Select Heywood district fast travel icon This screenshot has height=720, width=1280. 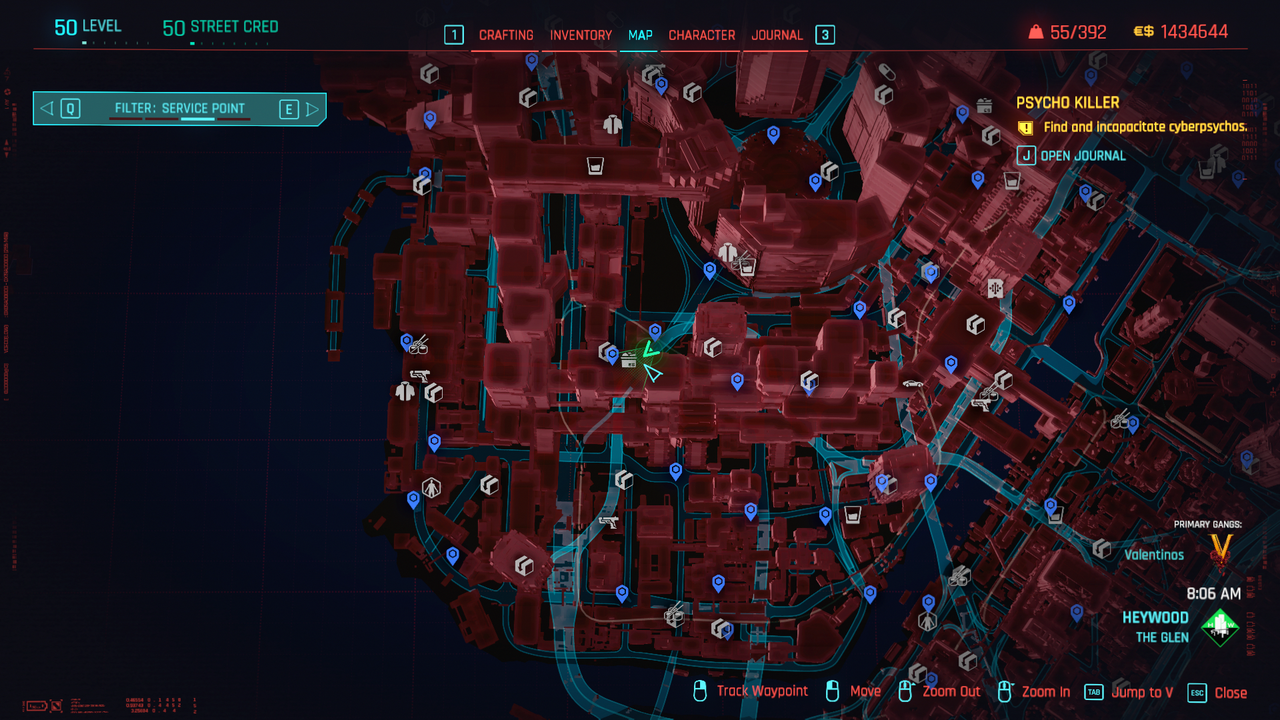[1220, 627]
